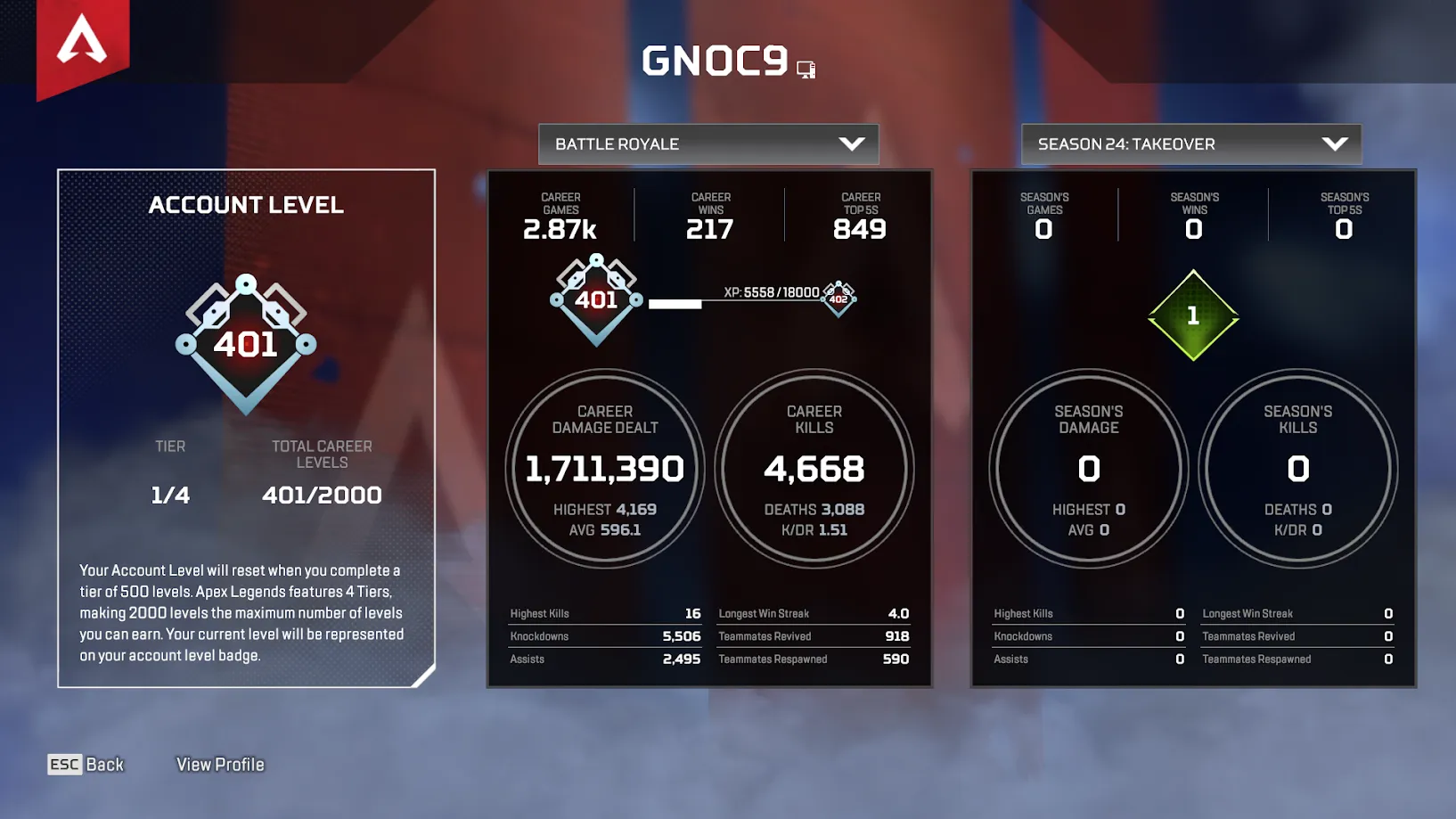
Task: Click View Profile
Action: click(x=219, y=764)
